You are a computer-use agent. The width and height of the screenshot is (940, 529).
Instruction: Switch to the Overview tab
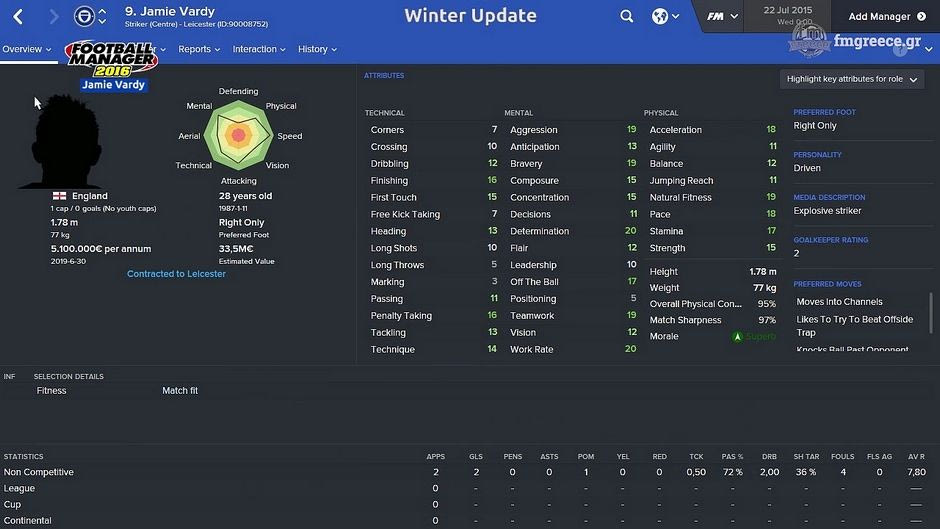(x=26, y=49)
